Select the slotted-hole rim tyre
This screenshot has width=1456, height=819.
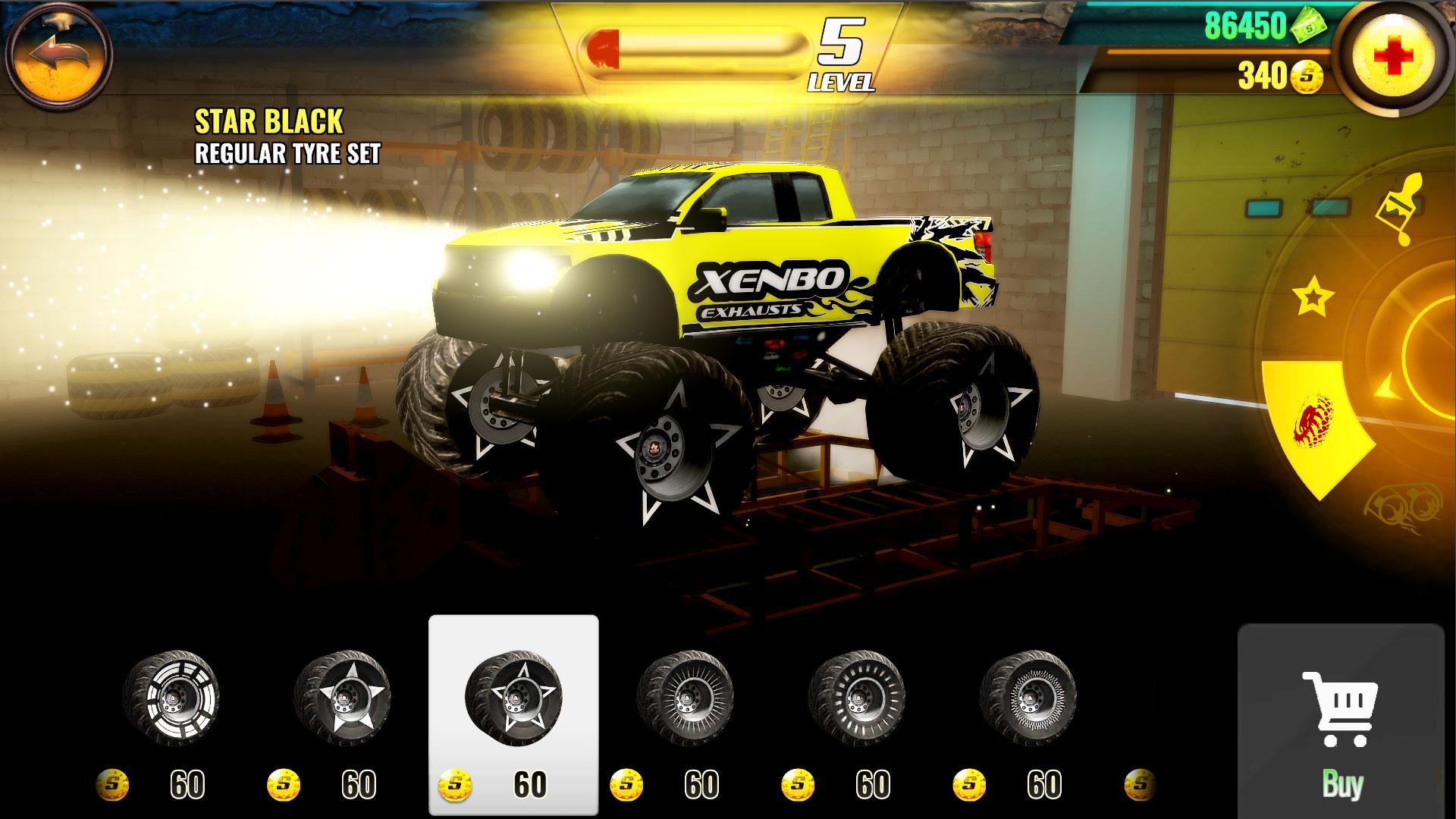[x=857, y=696]
